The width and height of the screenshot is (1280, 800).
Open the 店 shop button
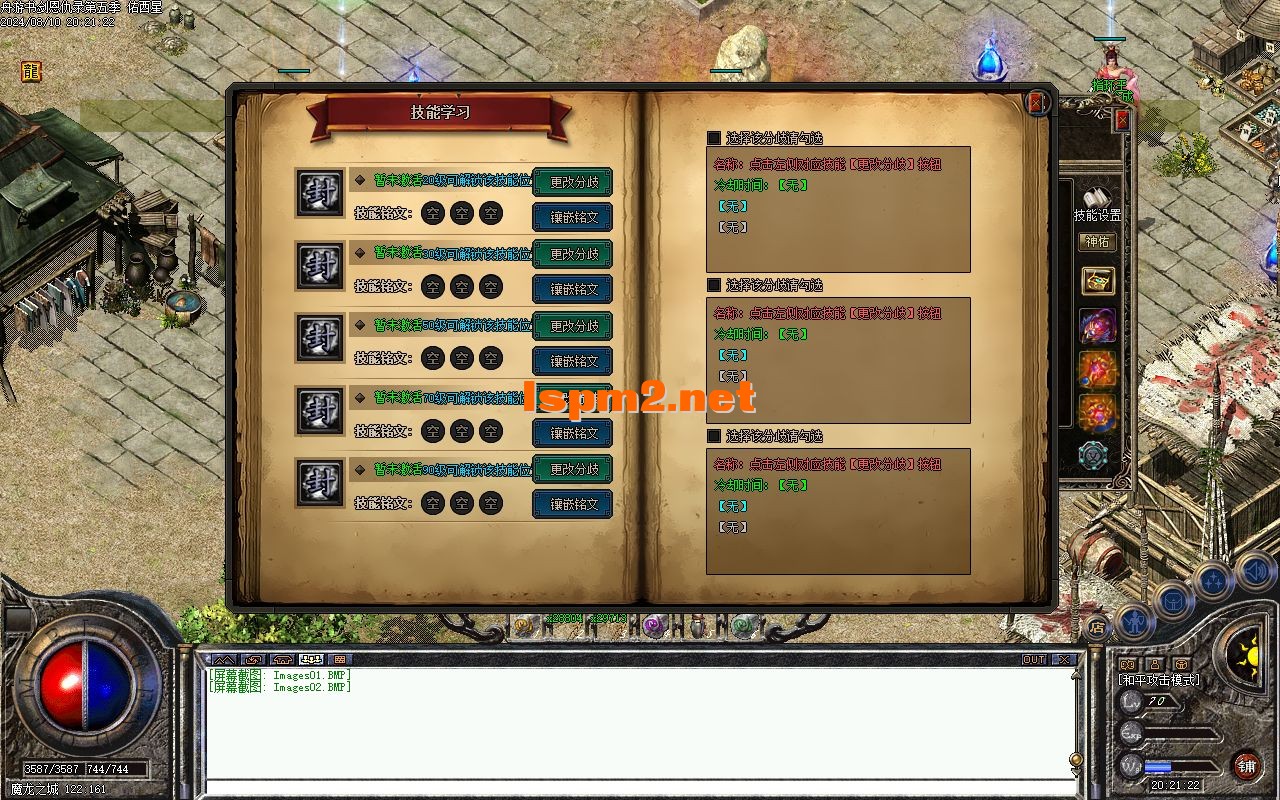pos(1097,628)
